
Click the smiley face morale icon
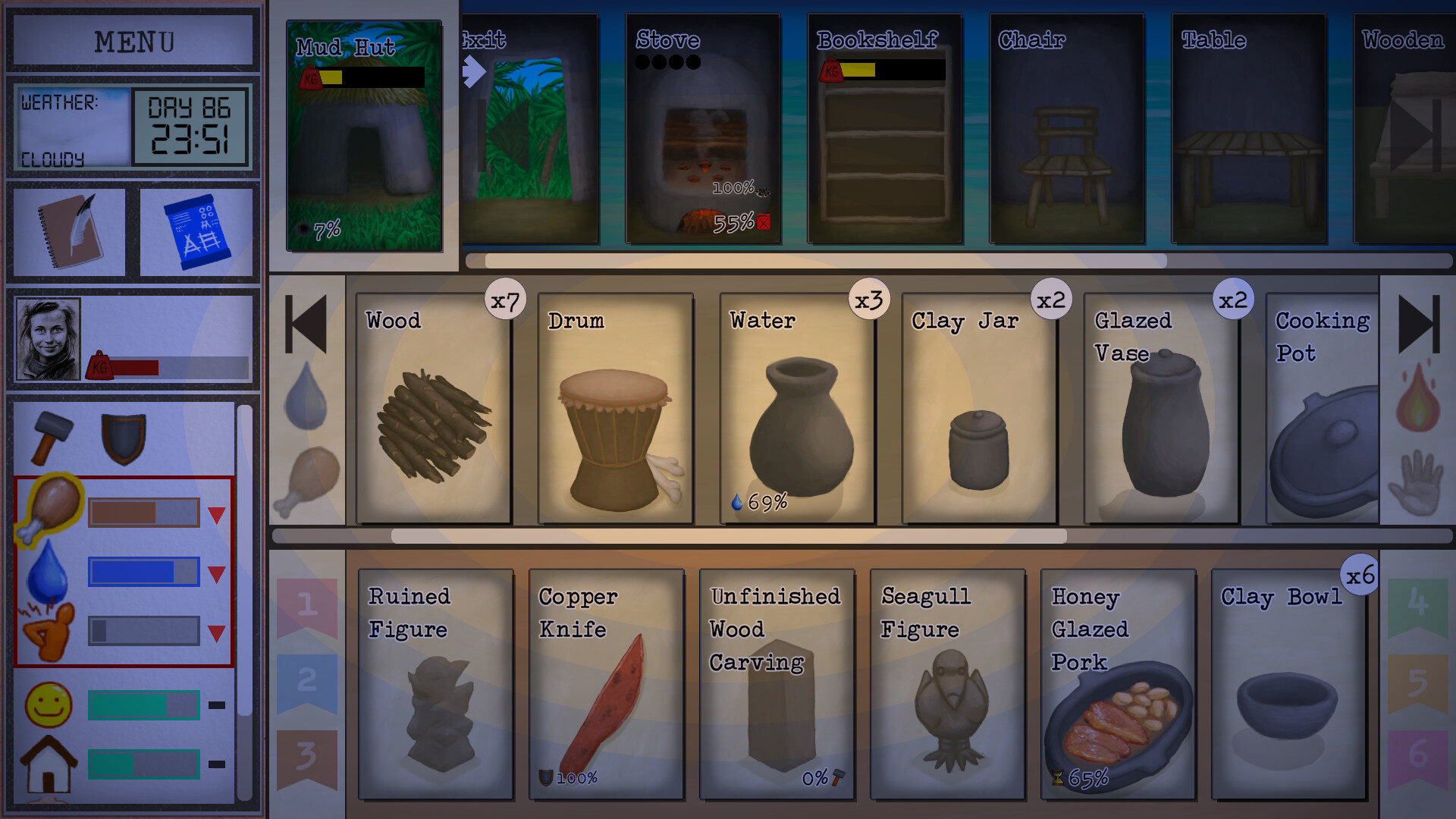point(48,703)
